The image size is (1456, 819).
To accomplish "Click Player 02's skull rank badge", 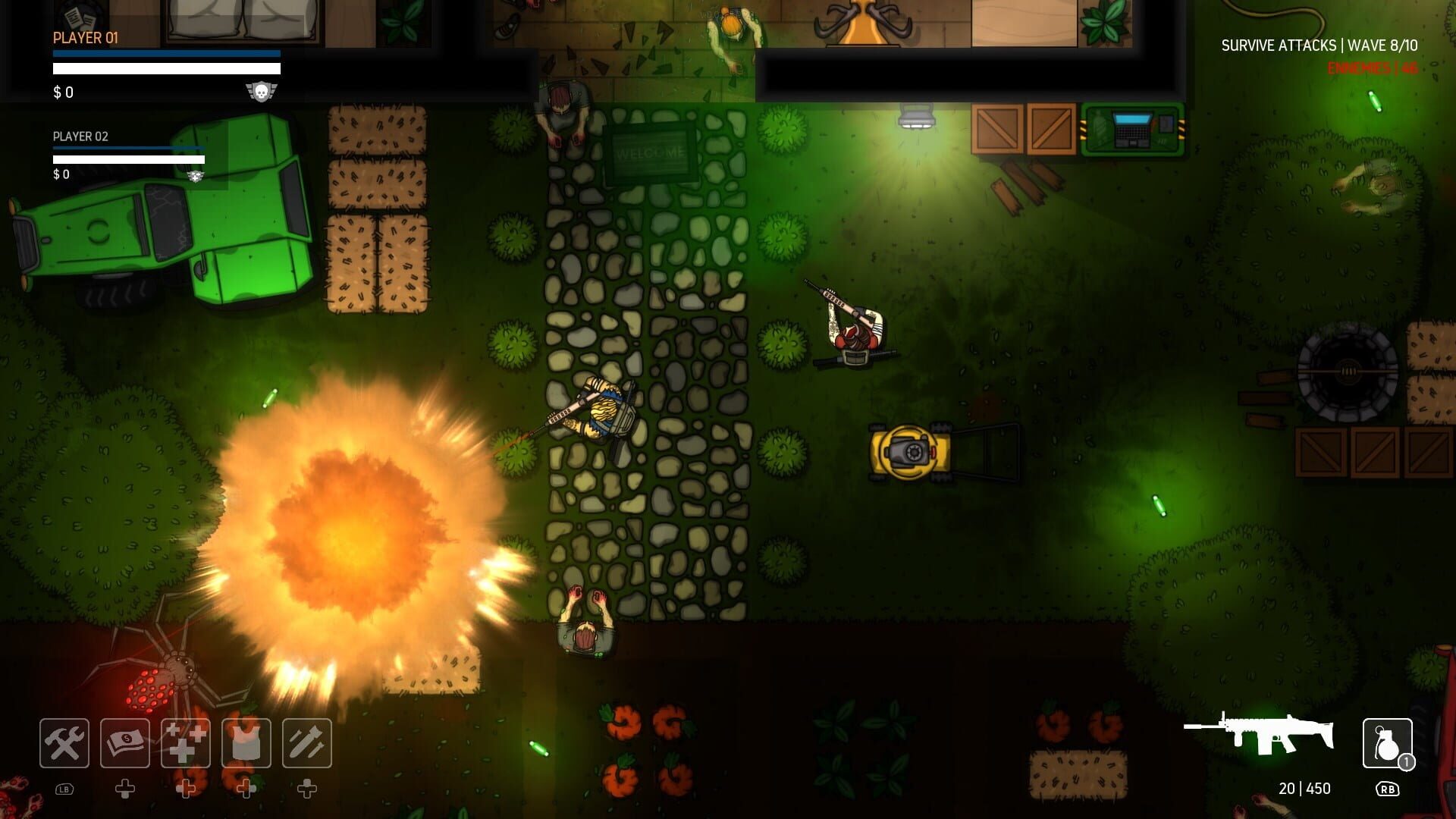I will [x=195, y=175].
